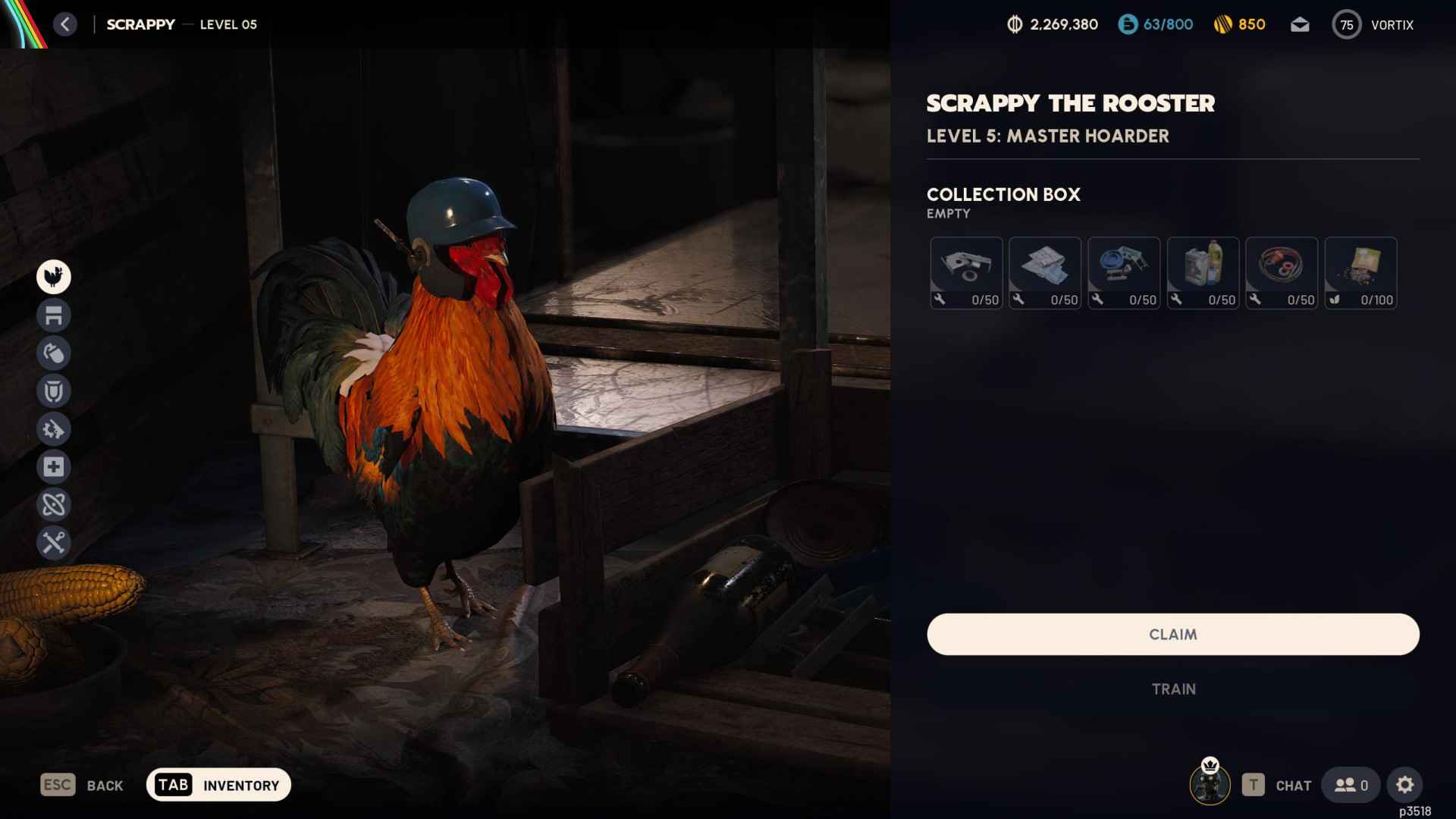Select the atom research icon

point(52,504)
